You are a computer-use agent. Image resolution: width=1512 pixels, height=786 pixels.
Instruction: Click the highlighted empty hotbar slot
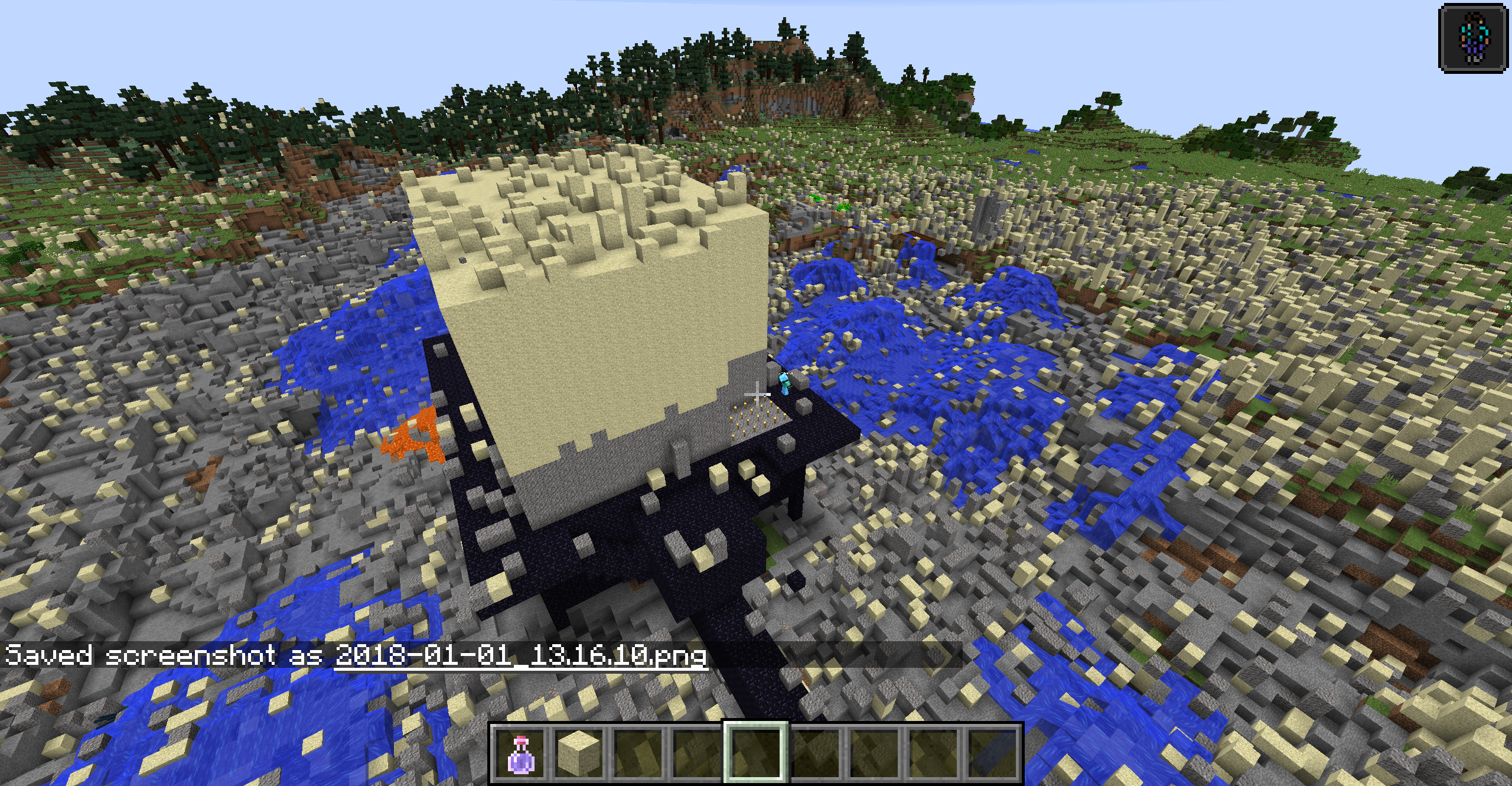(755, 753)
